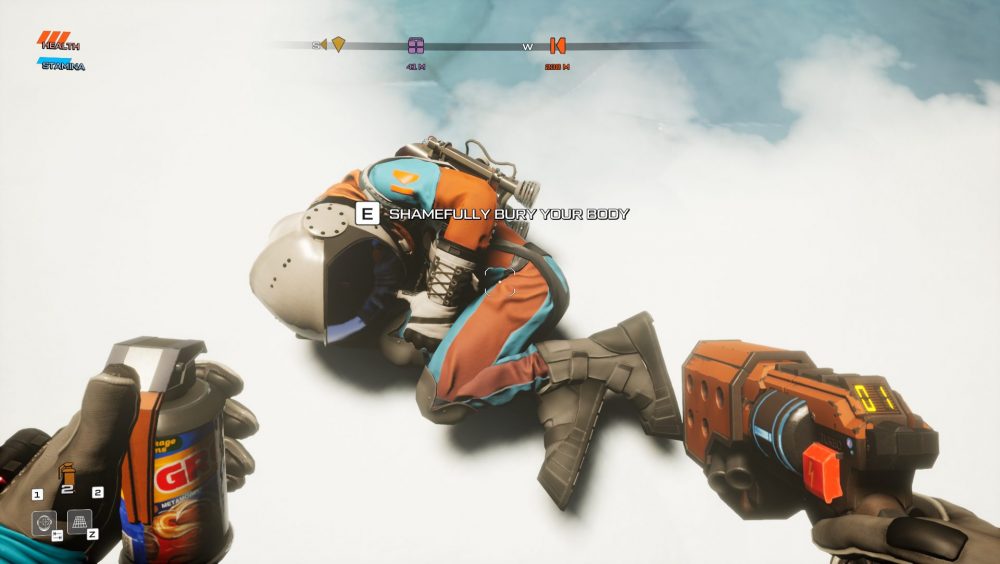Select the scanner tool slot
Screen dimensions: 1000x564
44,522
